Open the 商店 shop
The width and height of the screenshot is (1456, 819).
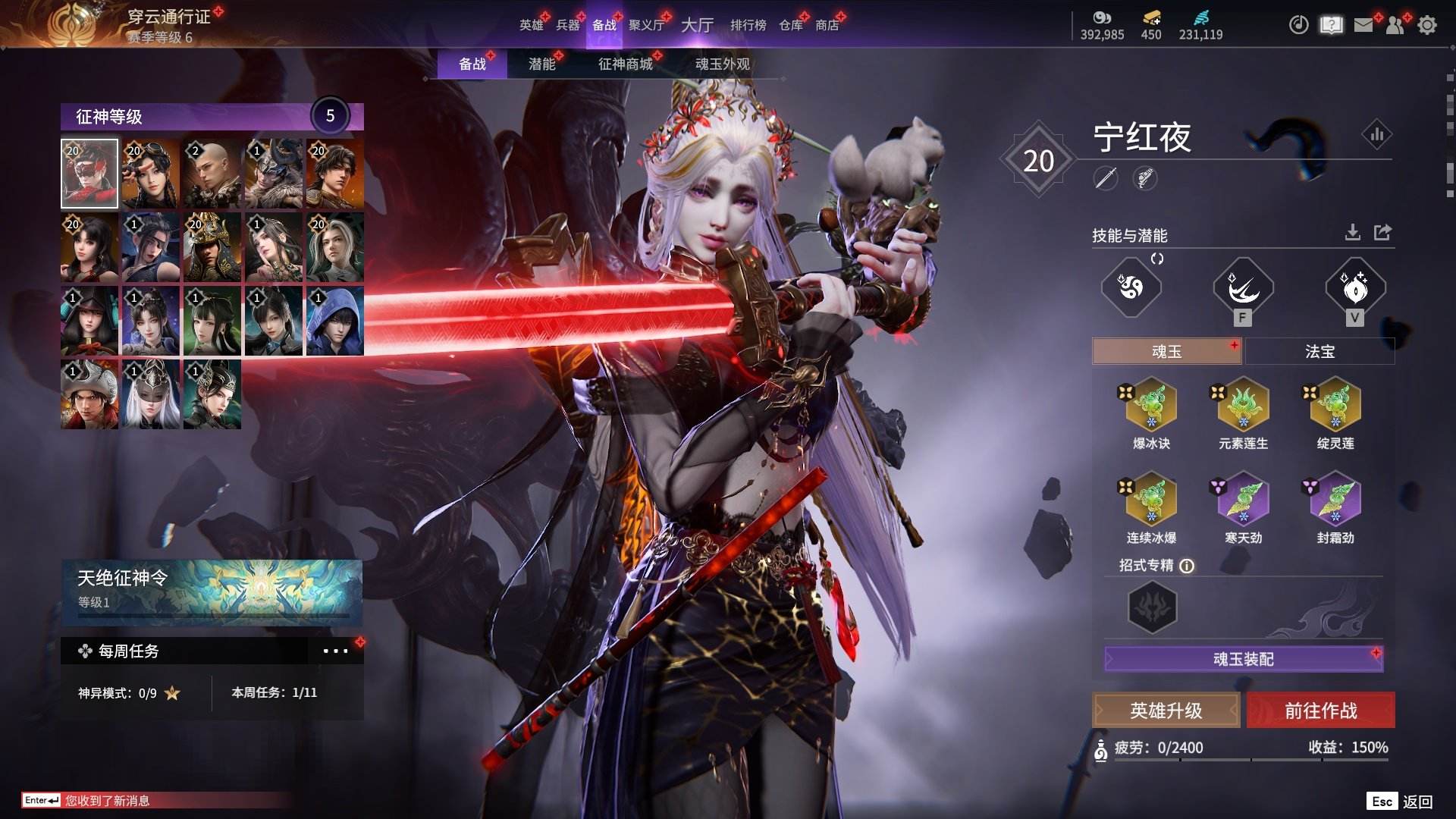click(x=827, y=25)
